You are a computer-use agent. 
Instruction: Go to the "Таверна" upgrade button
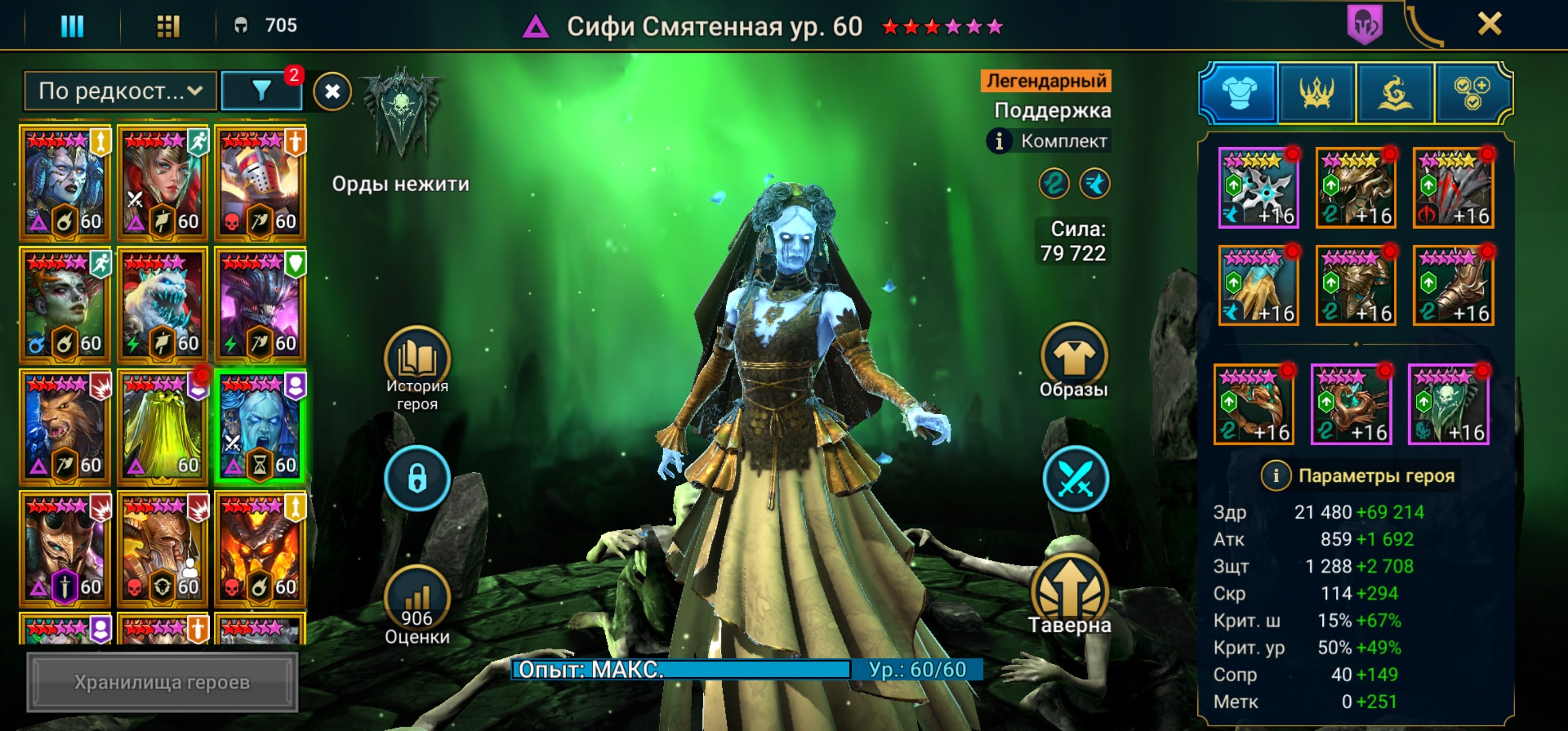[x=1069, y=594]
